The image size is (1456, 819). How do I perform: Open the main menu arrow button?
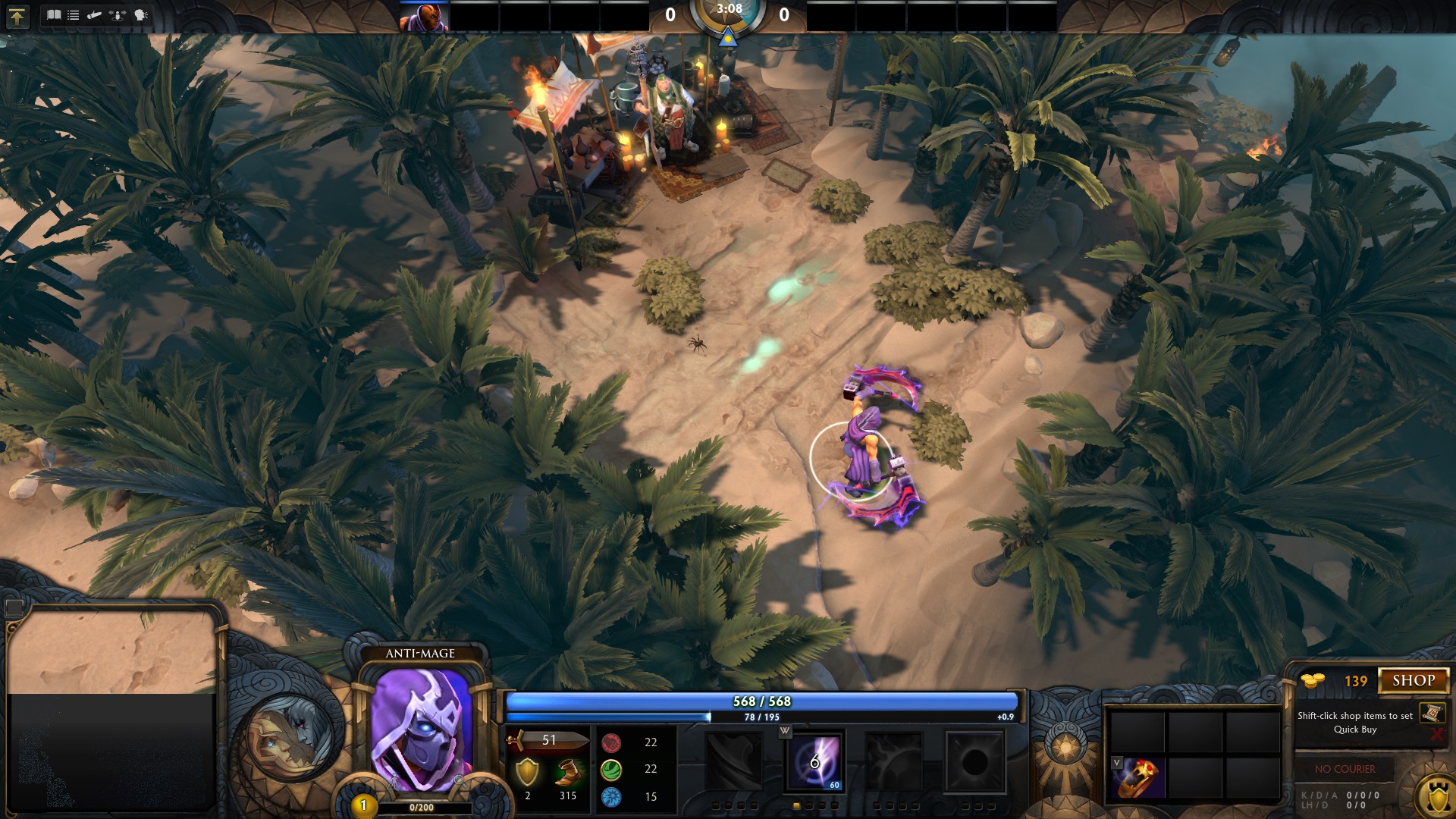click(17, 17)
